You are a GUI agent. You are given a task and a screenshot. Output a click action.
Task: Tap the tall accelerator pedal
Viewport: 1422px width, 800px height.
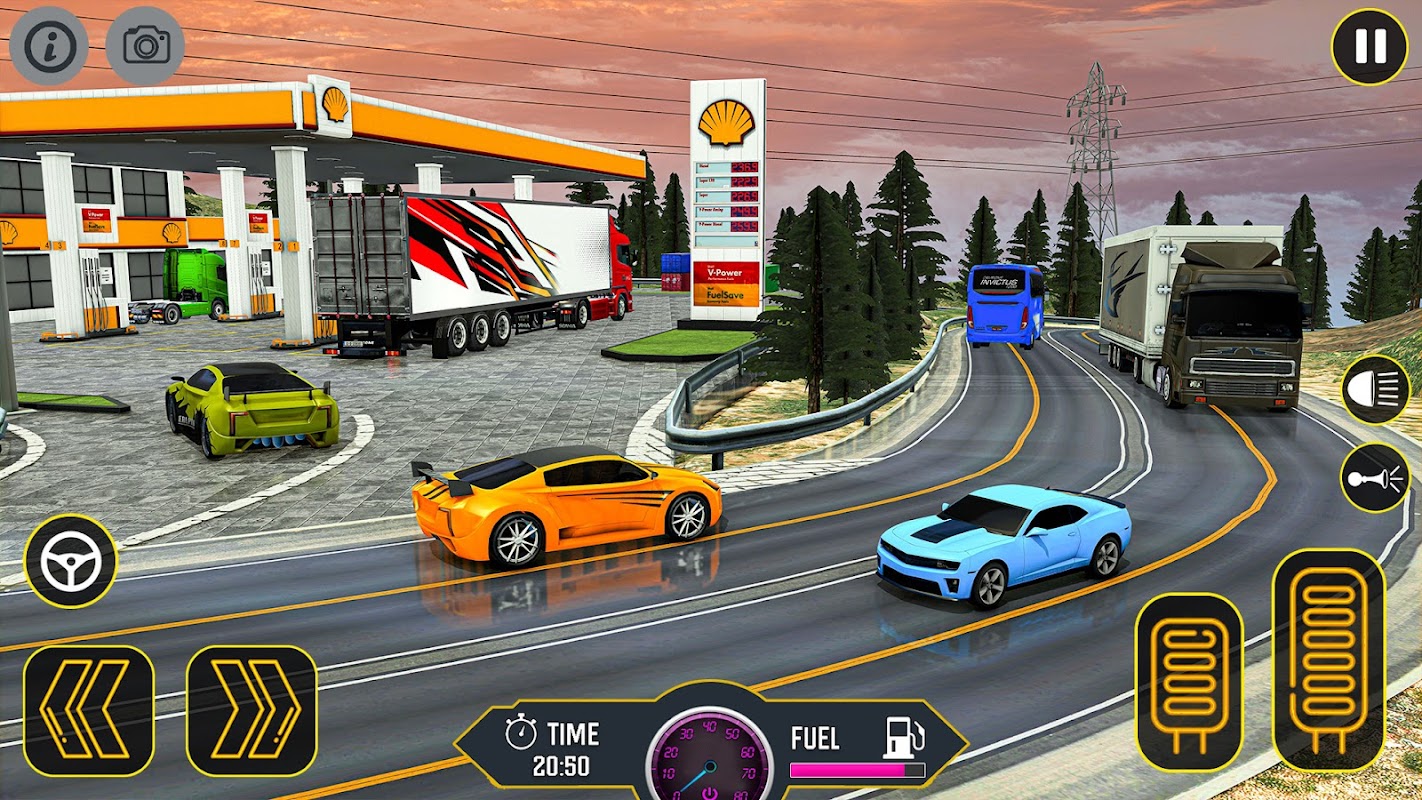tap(1328, 660)
